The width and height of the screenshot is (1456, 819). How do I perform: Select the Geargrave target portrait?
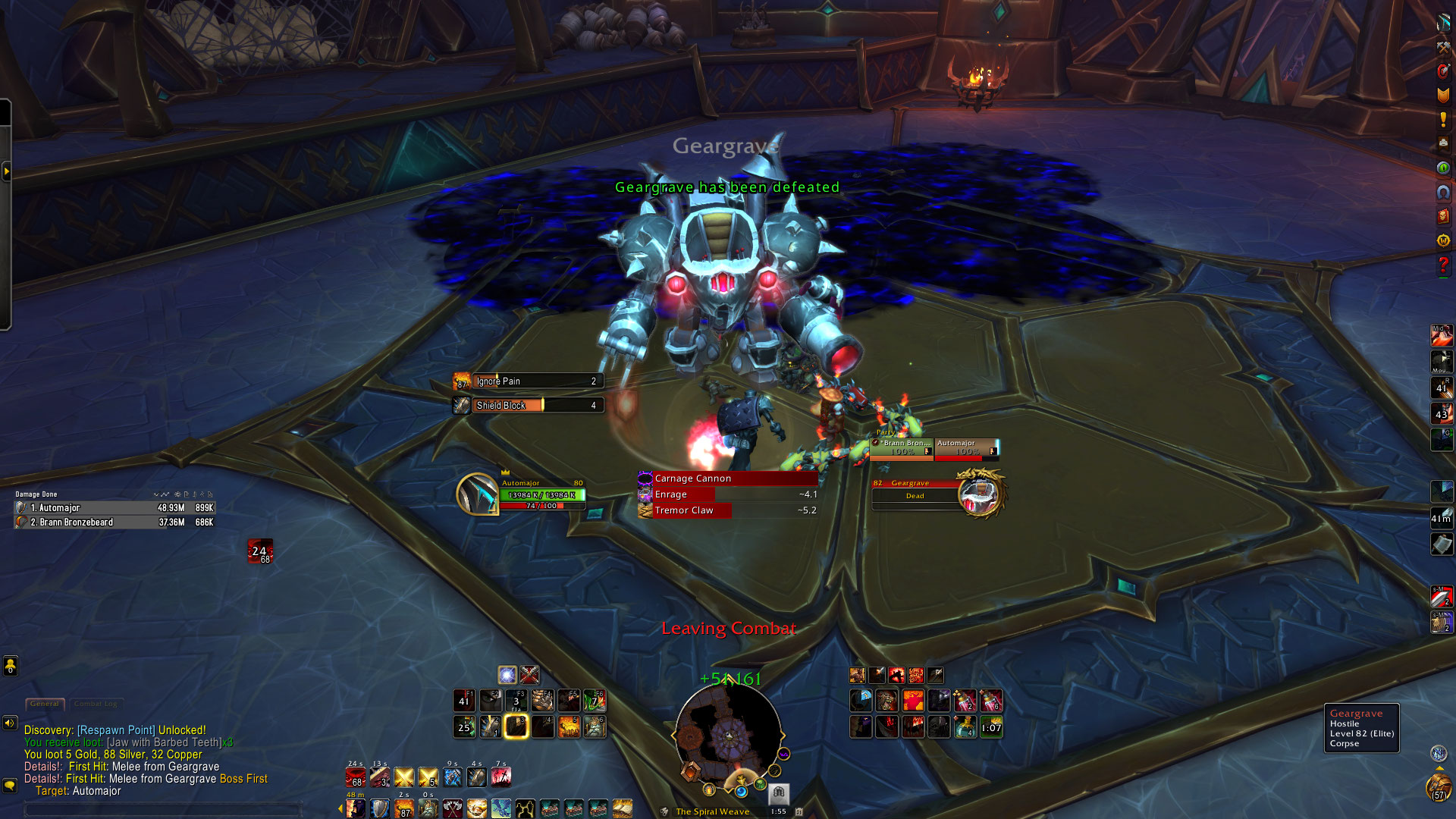coord(981,493)
